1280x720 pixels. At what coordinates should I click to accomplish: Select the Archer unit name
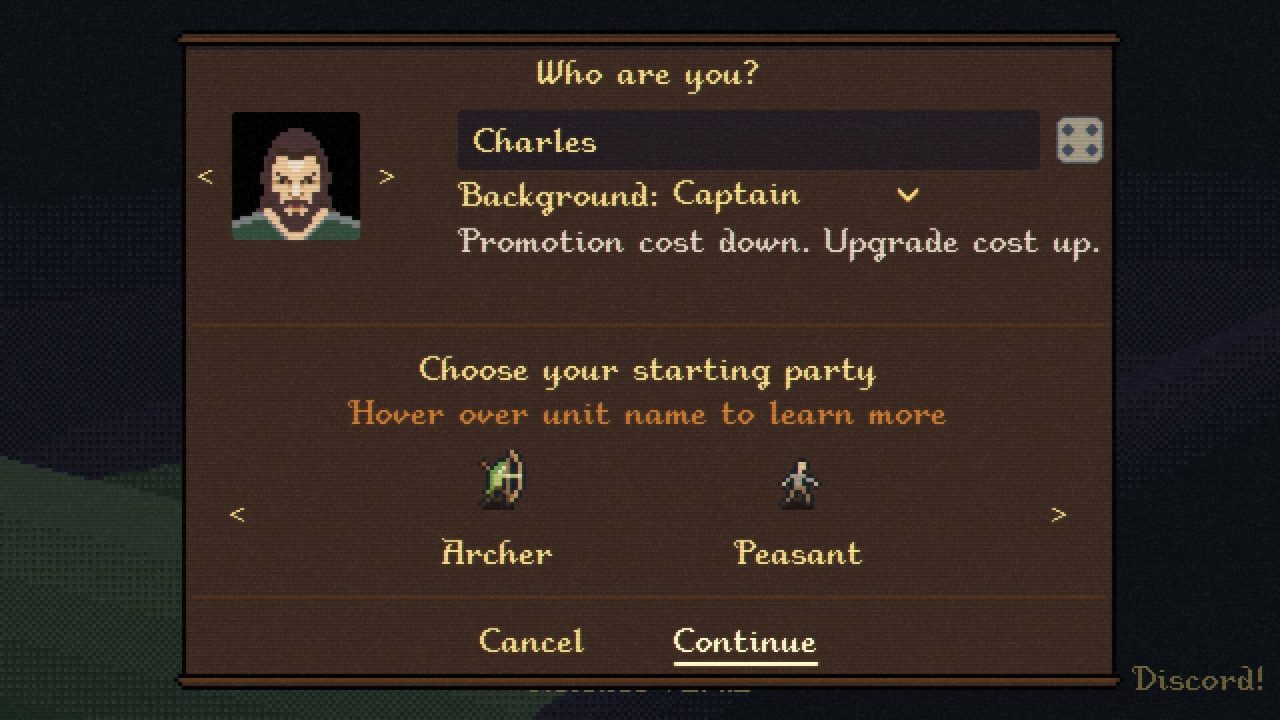pyautogui.click(x=497, y=553)
